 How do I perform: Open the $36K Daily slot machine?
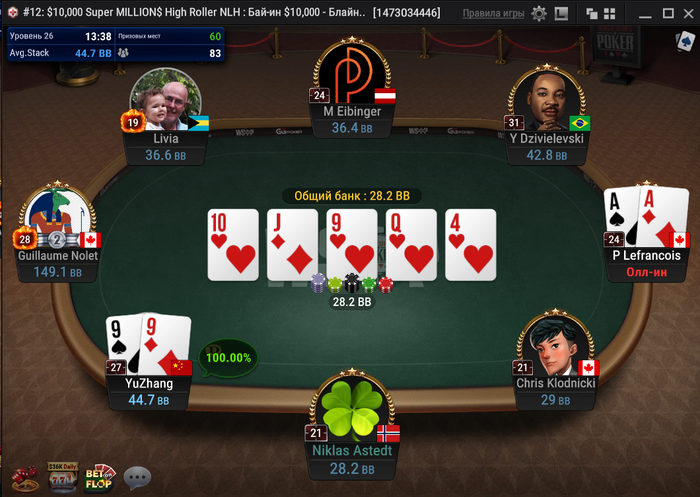62,477
